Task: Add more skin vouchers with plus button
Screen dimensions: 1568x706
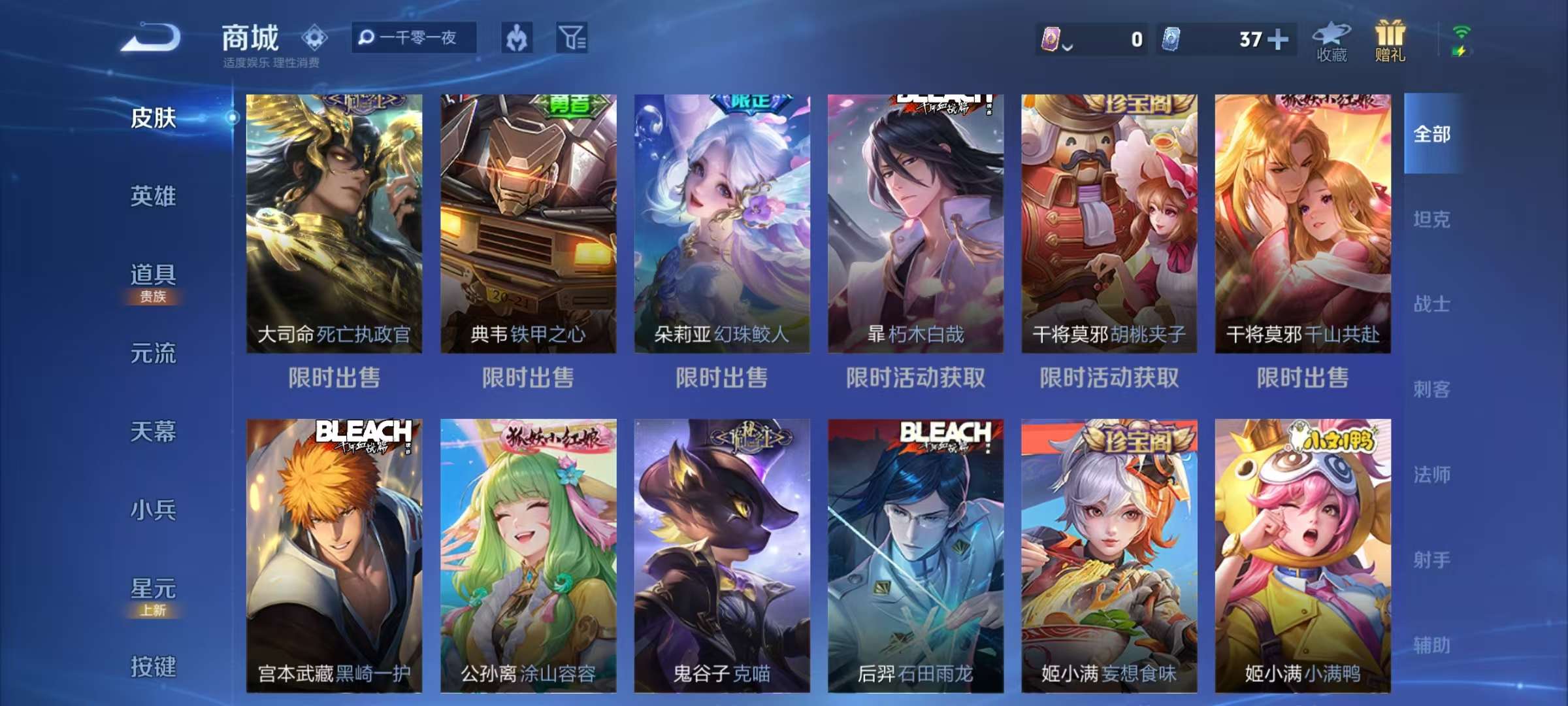Action: 1278,39
